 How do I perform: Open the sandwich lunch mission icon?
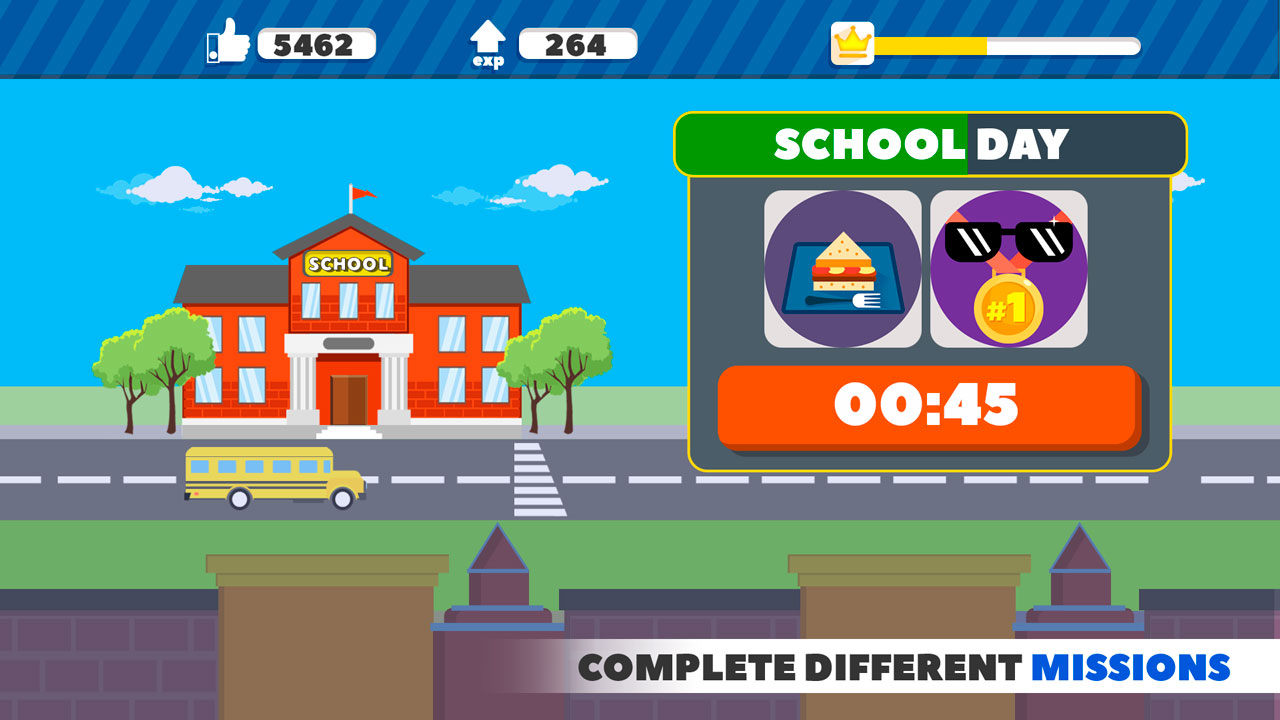tap(843, 268)
